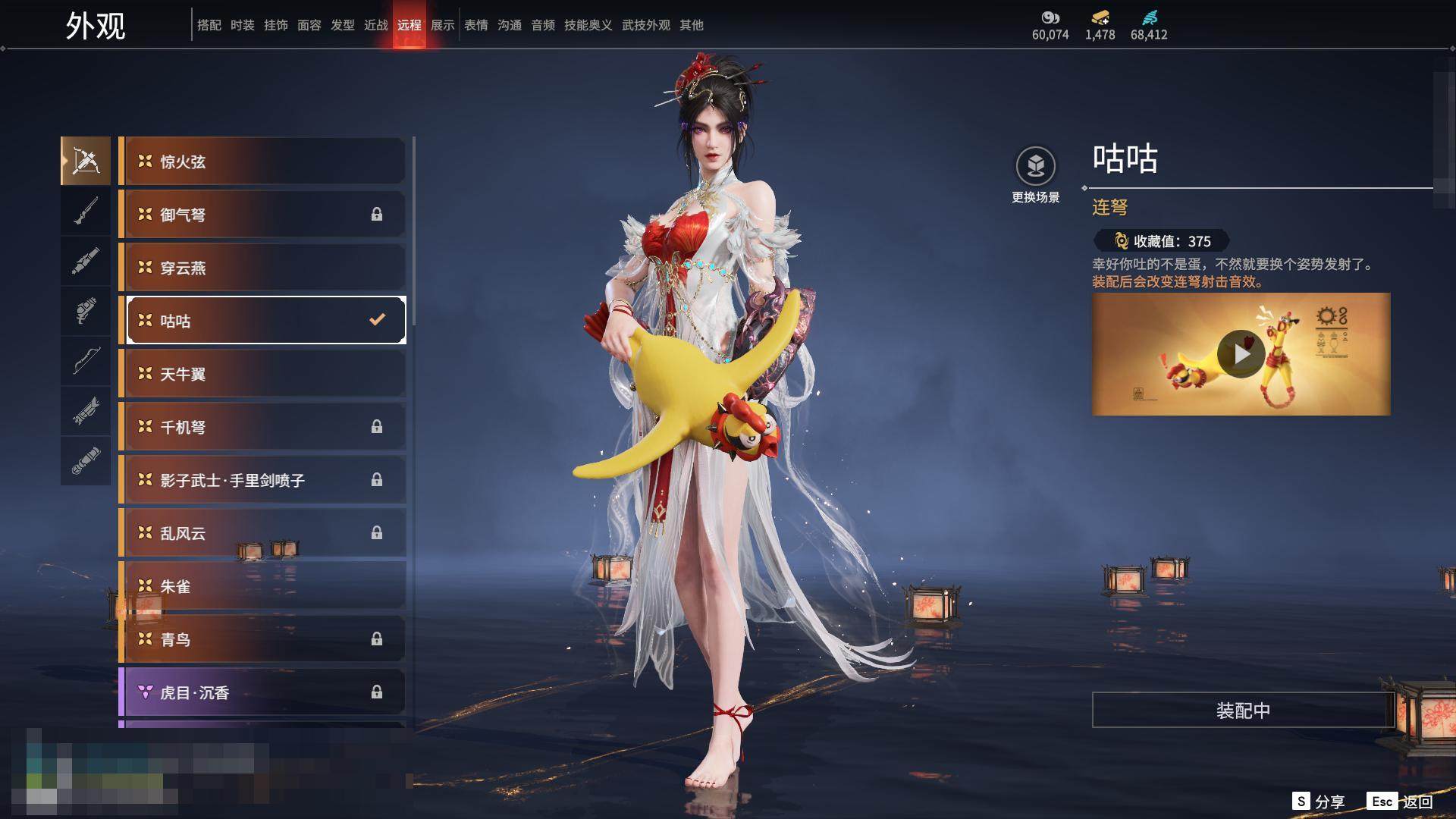Select the purple 虎目·沉香 entry
This screenshot has height=819, width=1456.
point(262,692)
